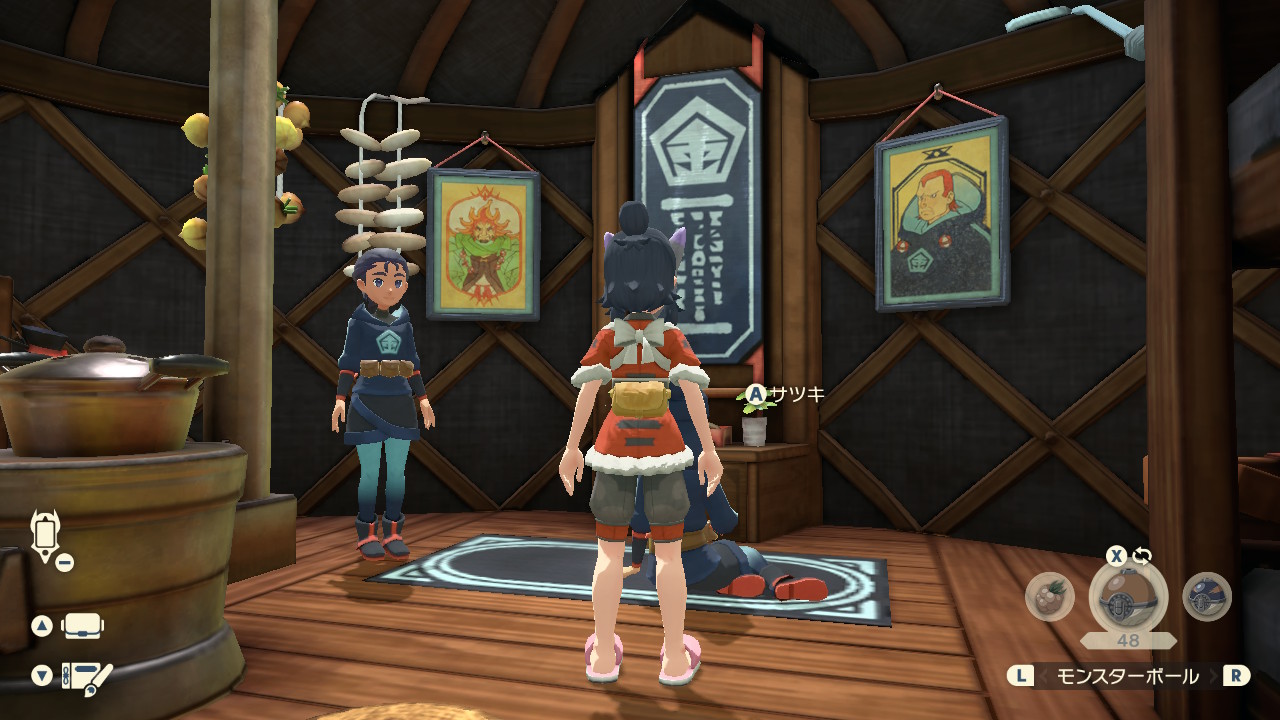
Task: Switch to the blue Great Ball slot
Action: point(1206,597)
